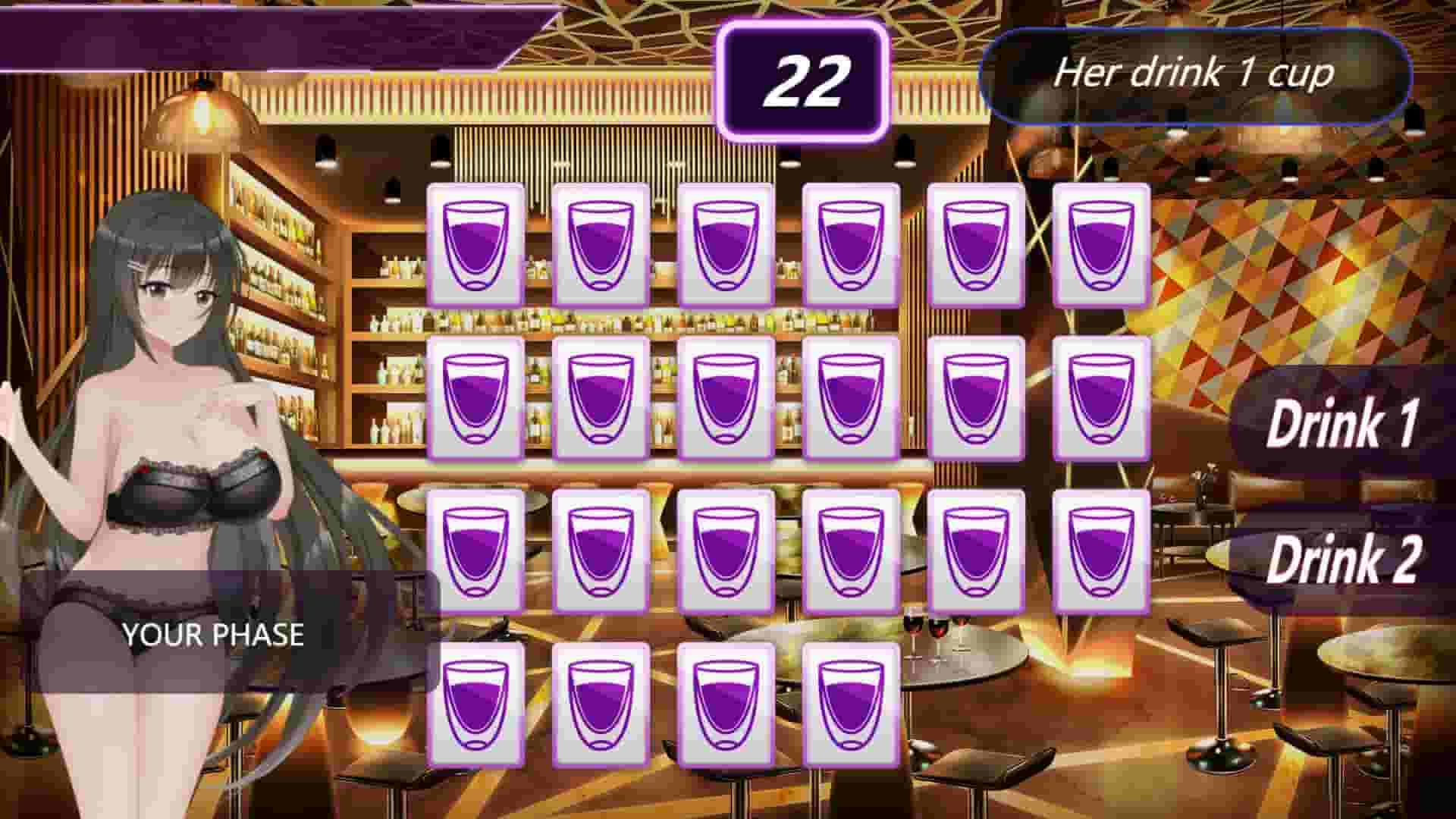Pick the middle cup of the second row
Viewport: 1456px width, 819px height.
[728, 398]
